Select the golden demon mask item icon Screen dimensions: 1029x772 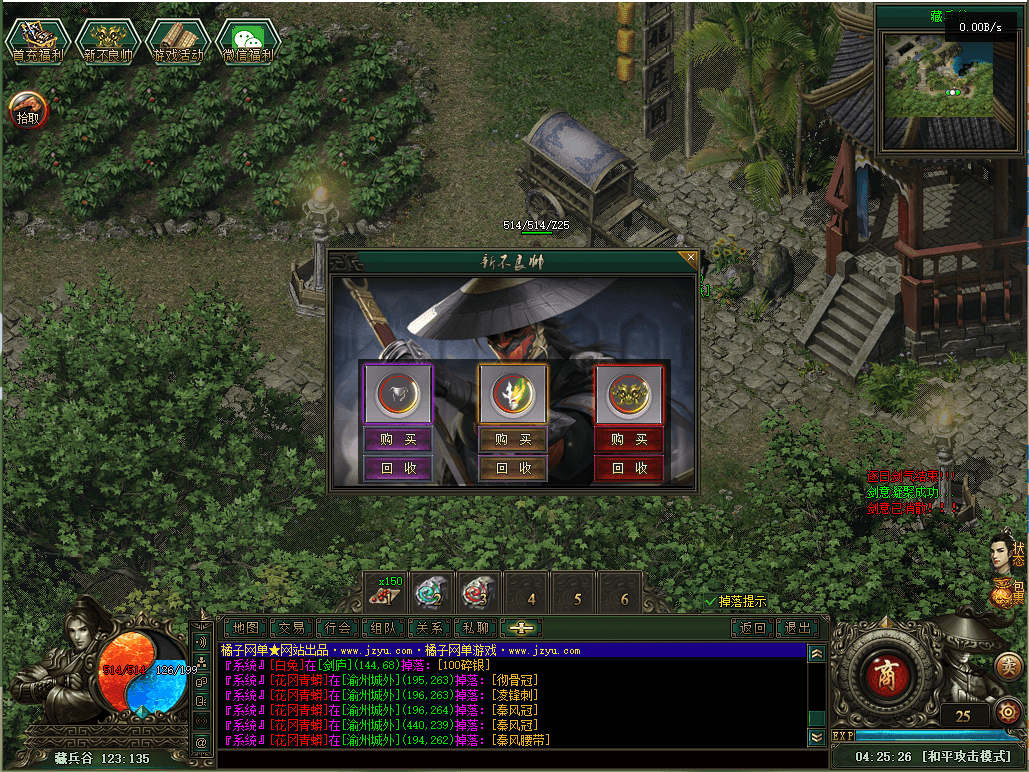coord(629,395)
